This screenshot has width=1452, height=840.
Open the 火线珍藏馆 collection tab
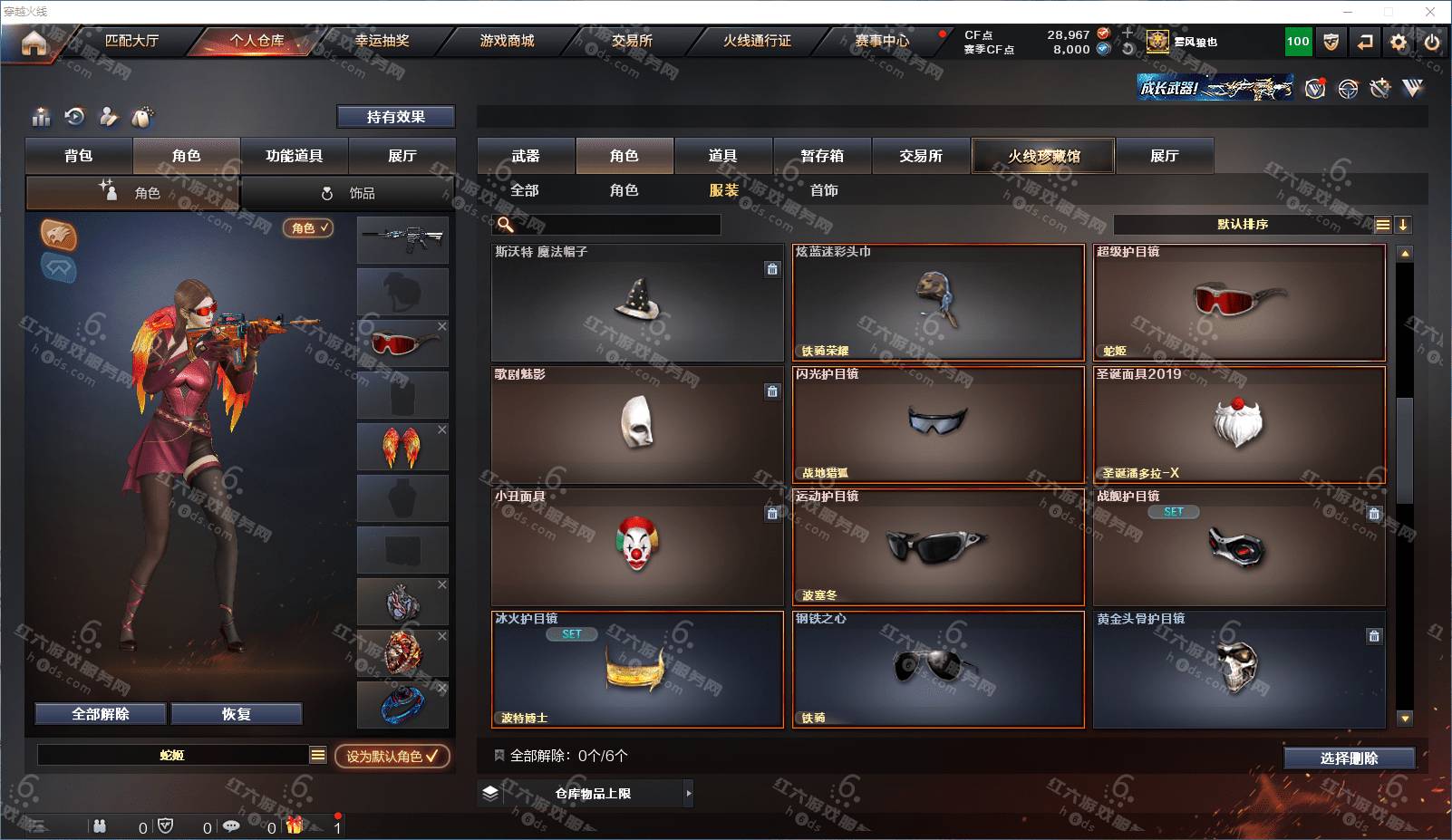coord(1043,156)
